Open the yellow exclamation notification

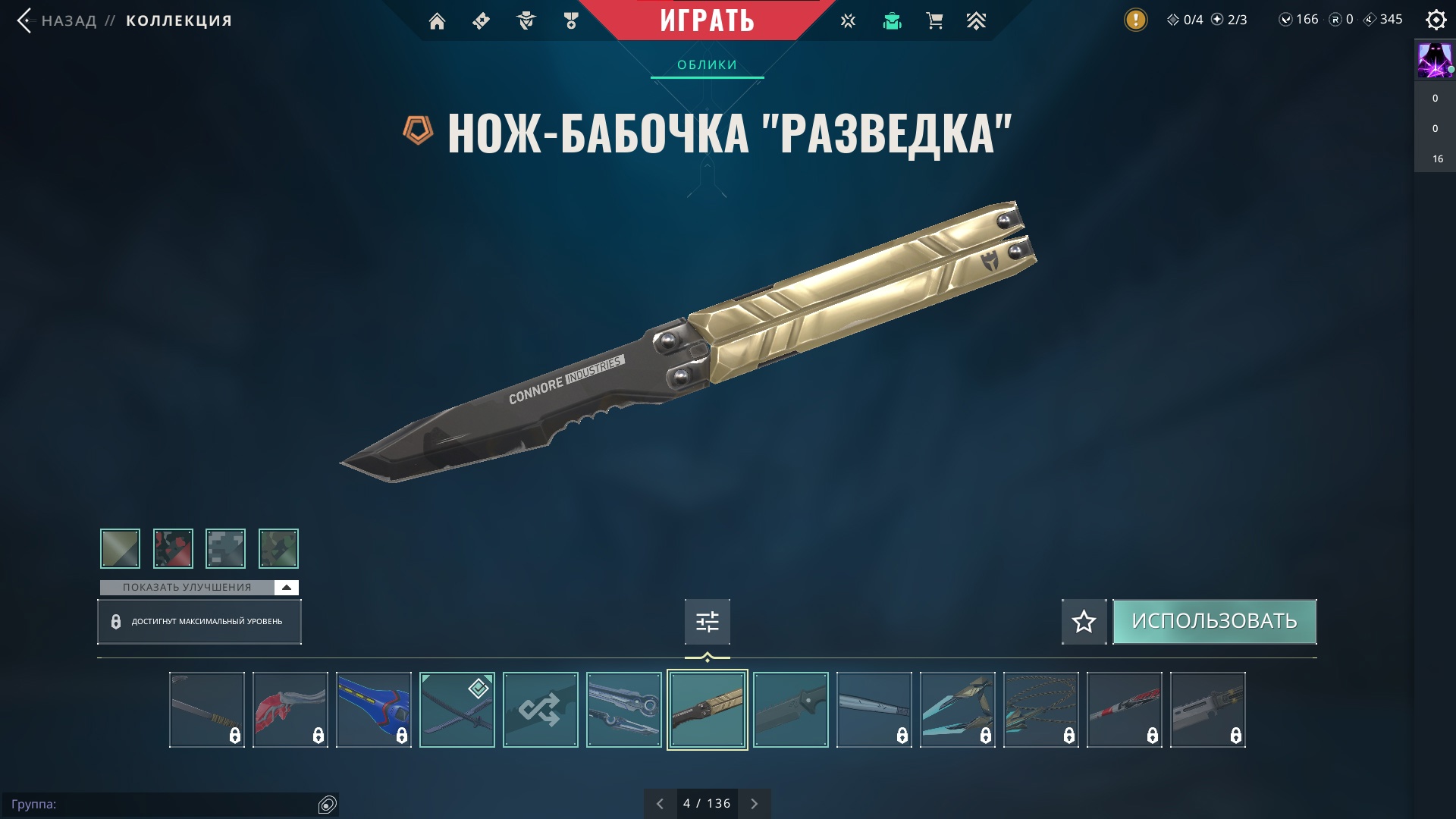tap(1135, 20)
